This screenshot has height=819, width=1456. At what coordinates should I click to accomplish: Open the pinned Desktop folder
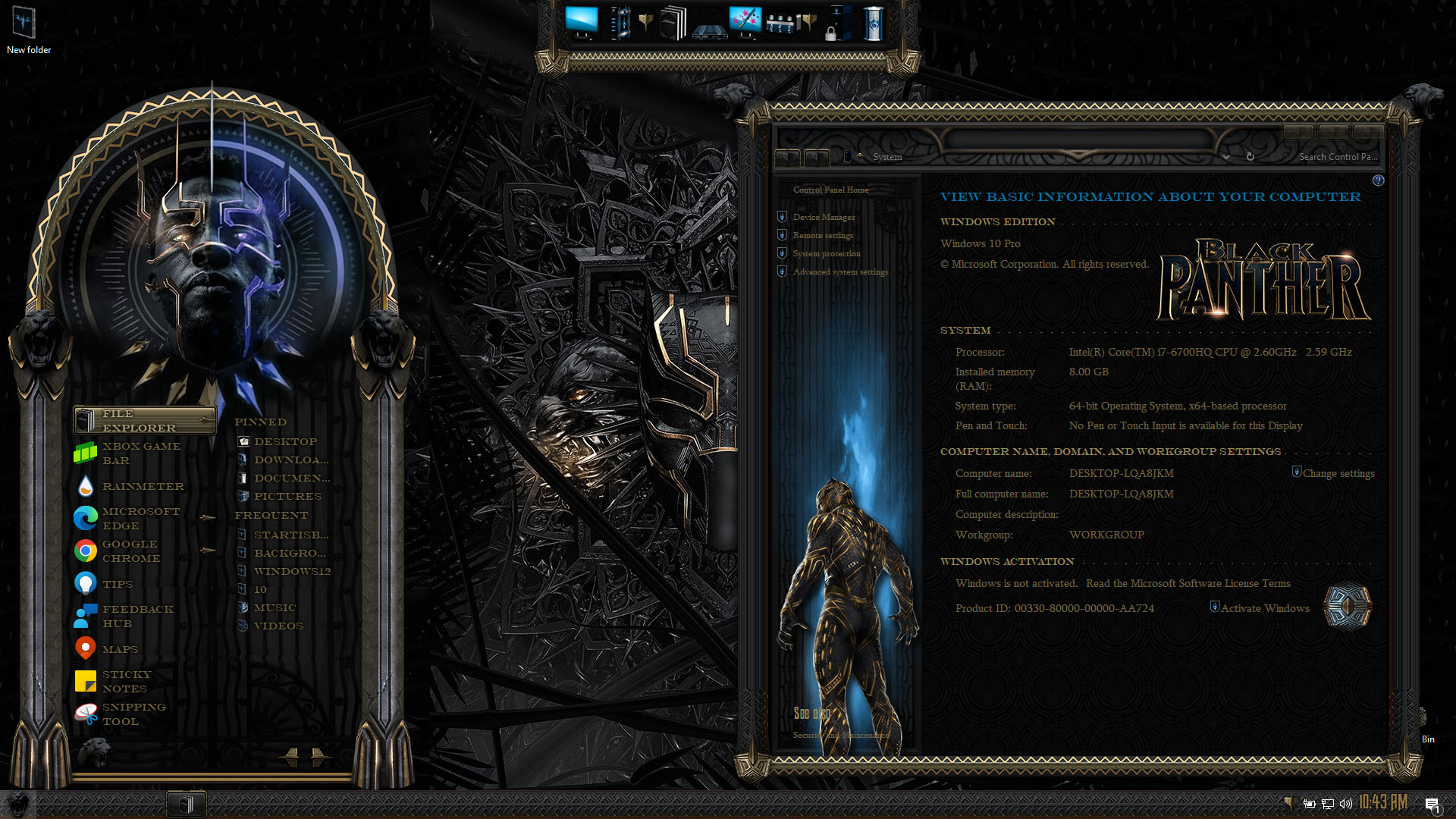(285, 442)
